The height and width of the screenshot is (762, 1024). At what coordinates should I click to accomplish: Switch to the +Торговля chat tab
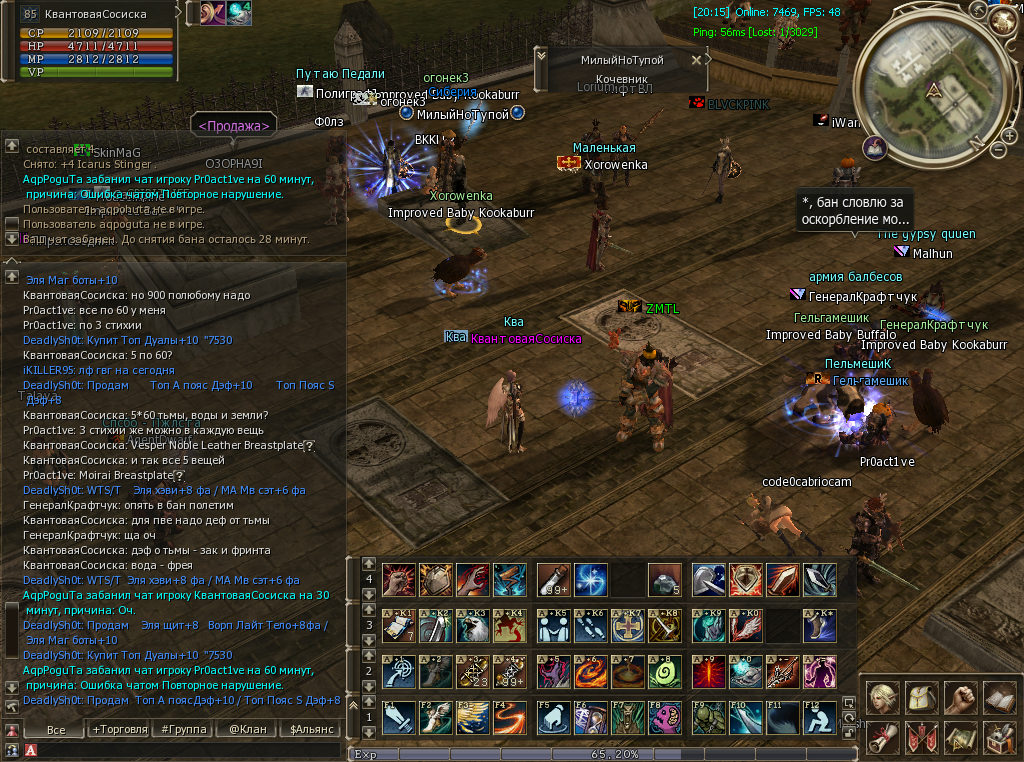click(116, 730)
